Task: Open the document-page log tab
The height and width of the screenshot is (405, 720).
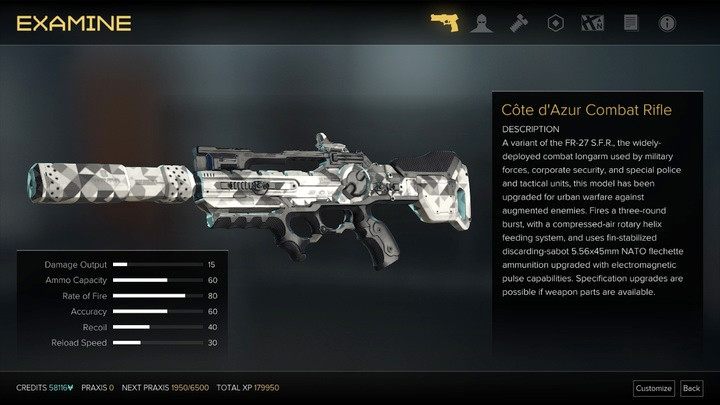Action: coord(630,21)
